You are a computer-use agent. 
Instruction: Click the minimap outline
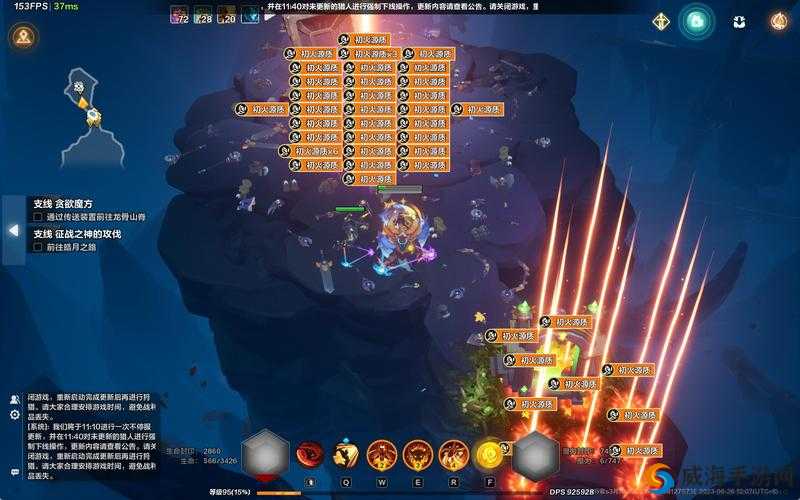(88, 115)
